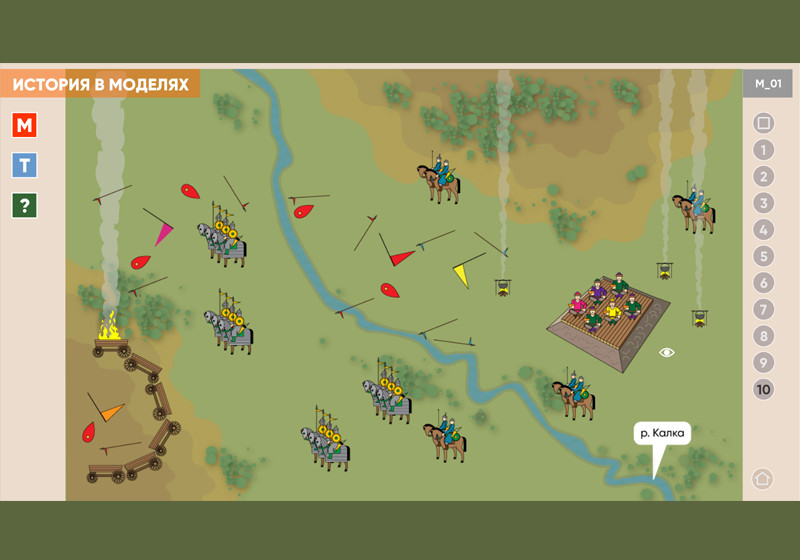Click the highlighted step 10 button
This screenshot has height=560, width=800.
(764, 389)
